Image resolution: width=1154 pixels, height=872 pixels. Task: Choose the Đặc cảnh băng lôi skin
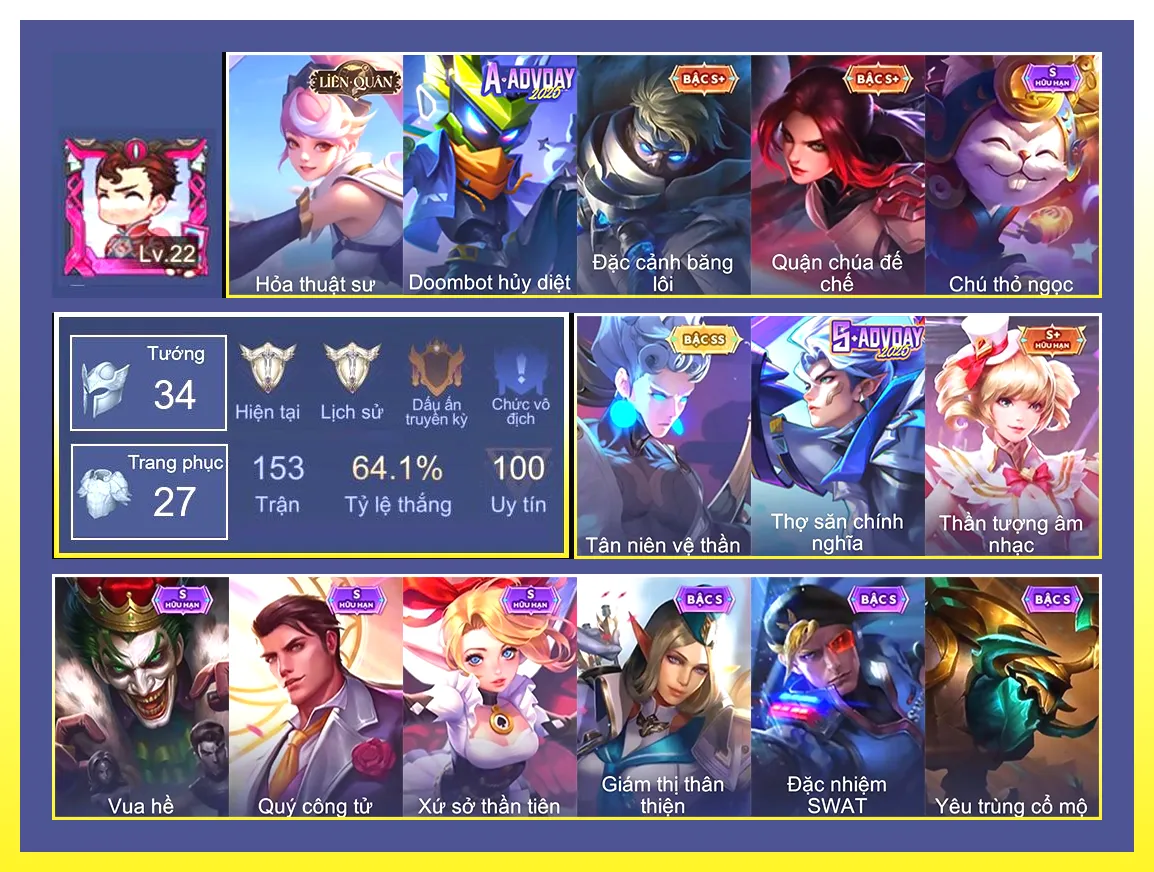point(664,175)
